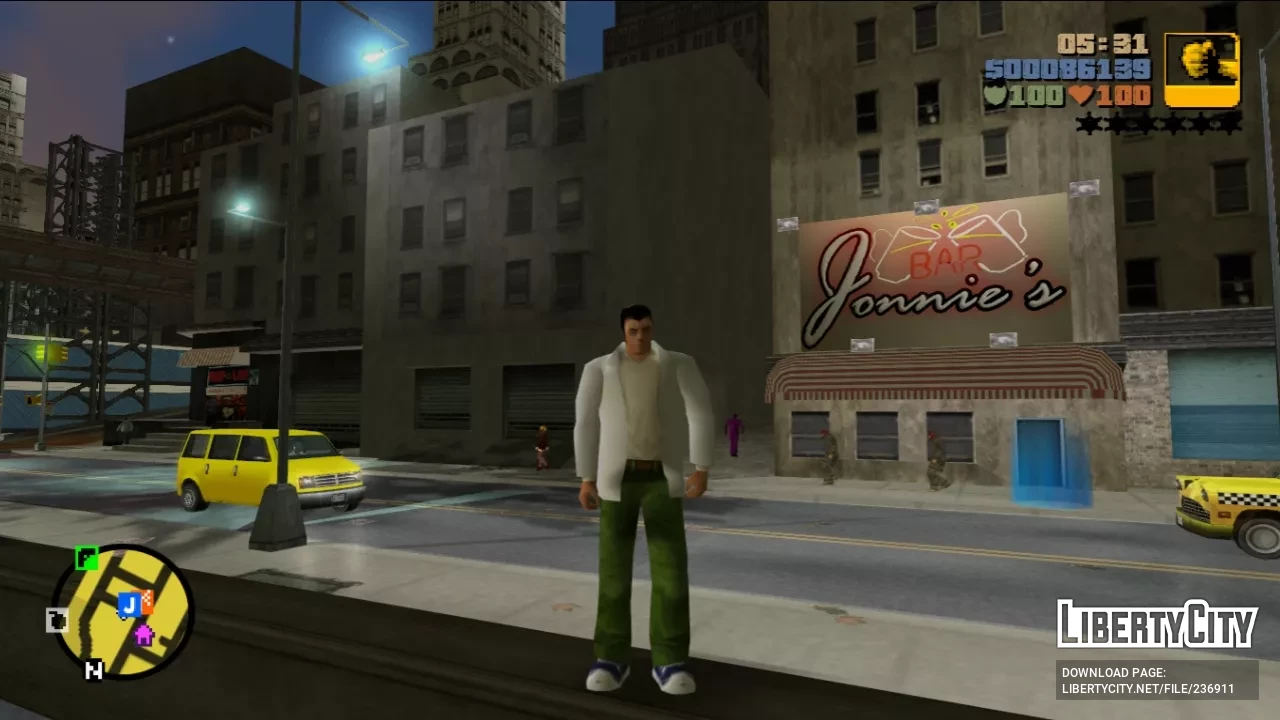Image resolution: width=1280 pixels, height=720 pixels.
Task: Click the orange checkered blip on the radar
Action: point(146,602)
